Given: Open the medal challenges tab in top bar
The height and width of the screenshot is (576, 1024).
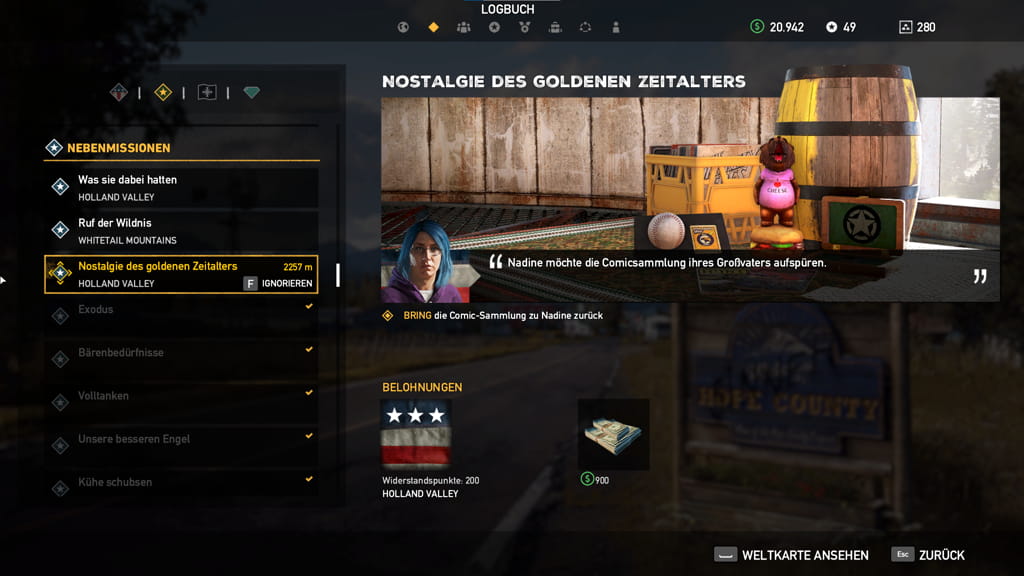Looking at the screenshot, I should [524, 27].
